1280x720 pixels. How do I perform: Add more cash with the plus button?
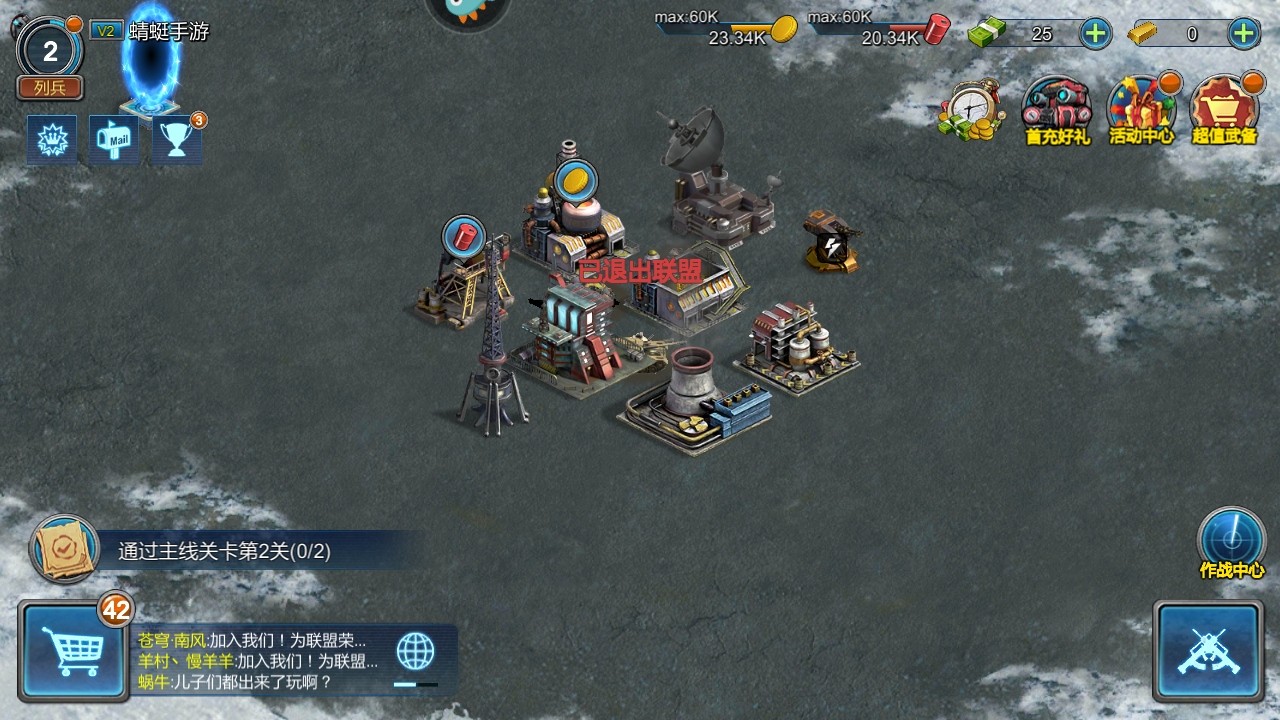click(x=1096, y=34)
